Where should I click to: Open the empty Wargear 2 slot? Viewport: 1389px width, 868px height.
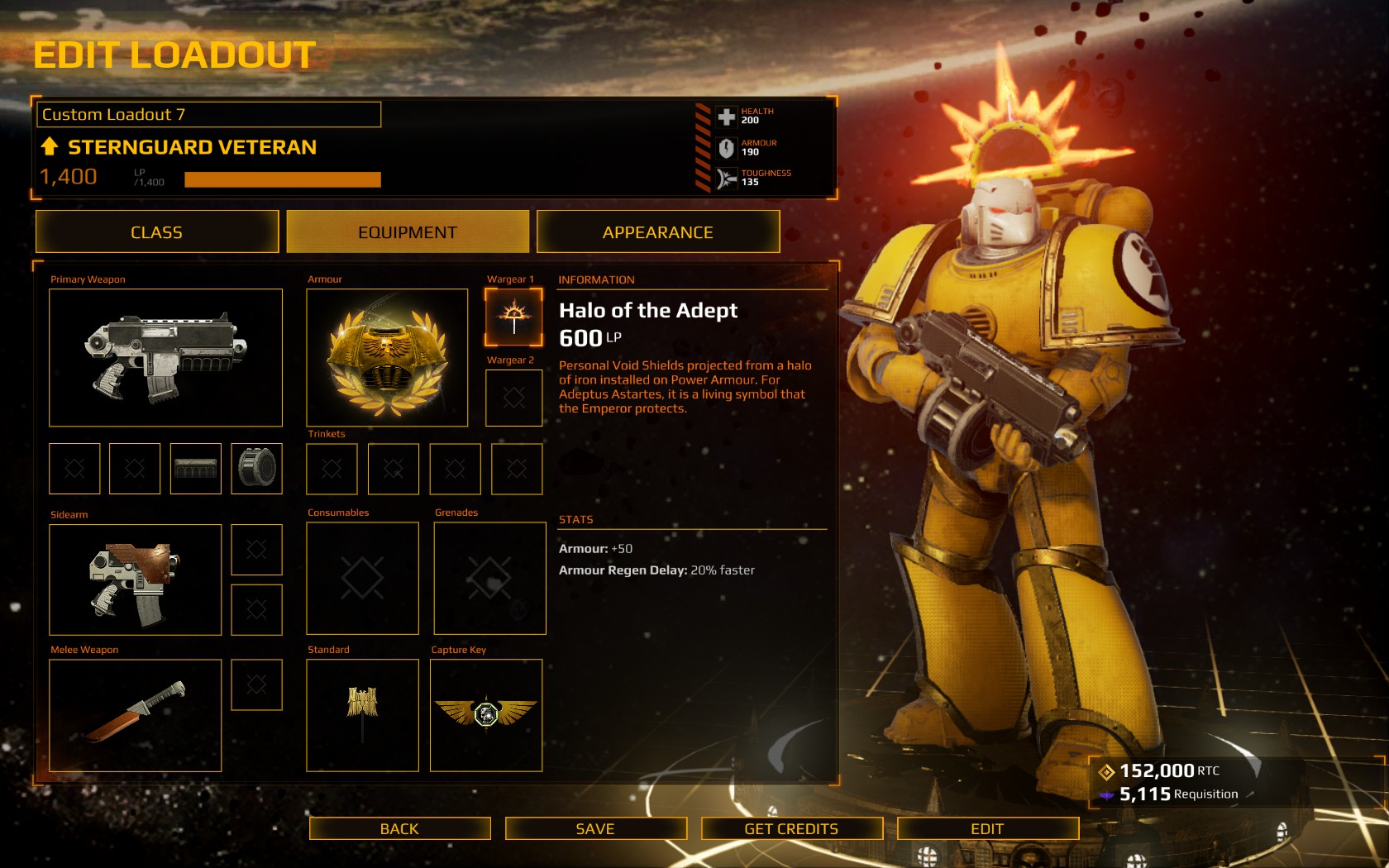point(513,398)
